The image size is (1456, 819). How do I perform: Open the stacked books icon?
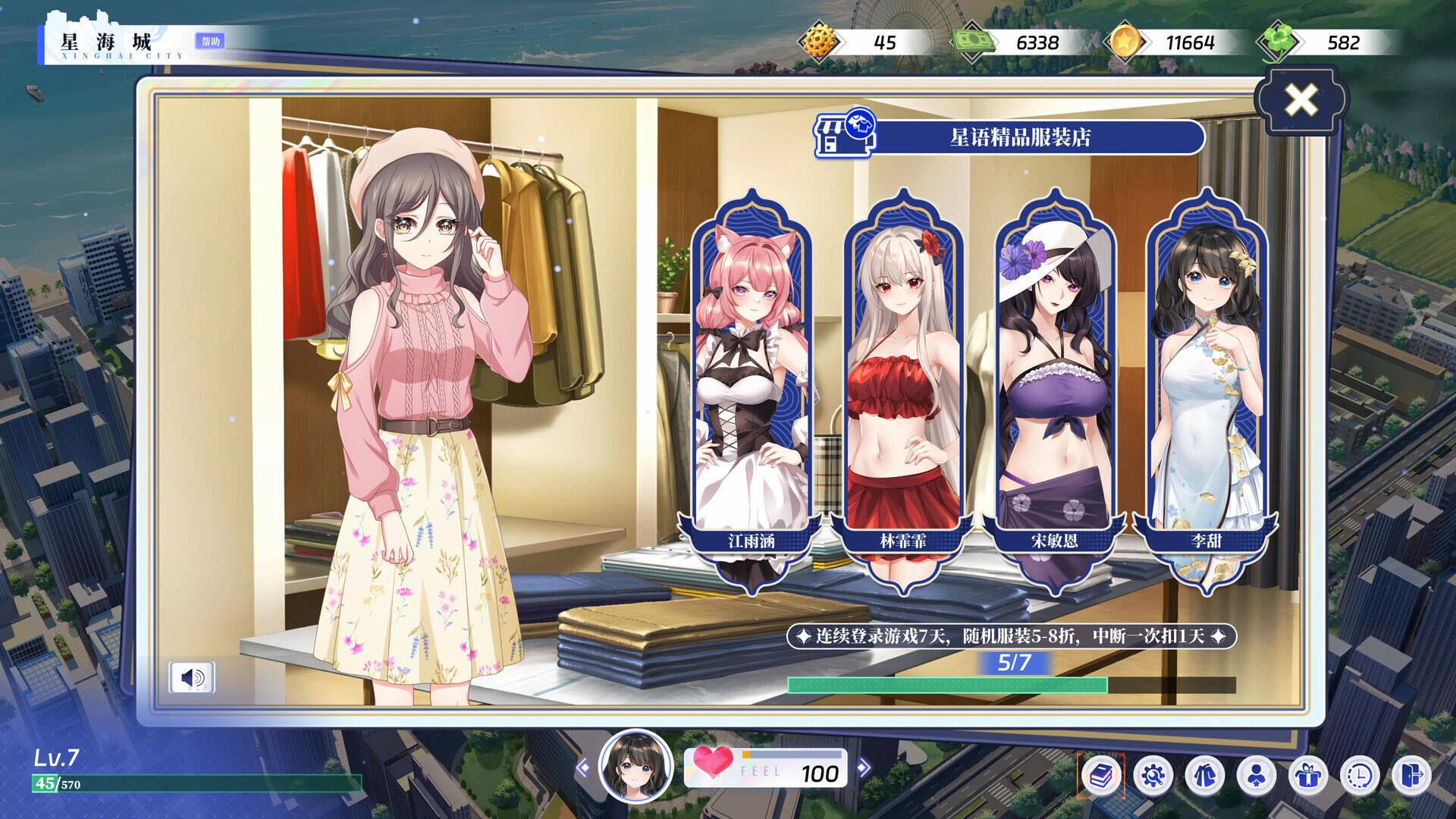[1101, 776]
